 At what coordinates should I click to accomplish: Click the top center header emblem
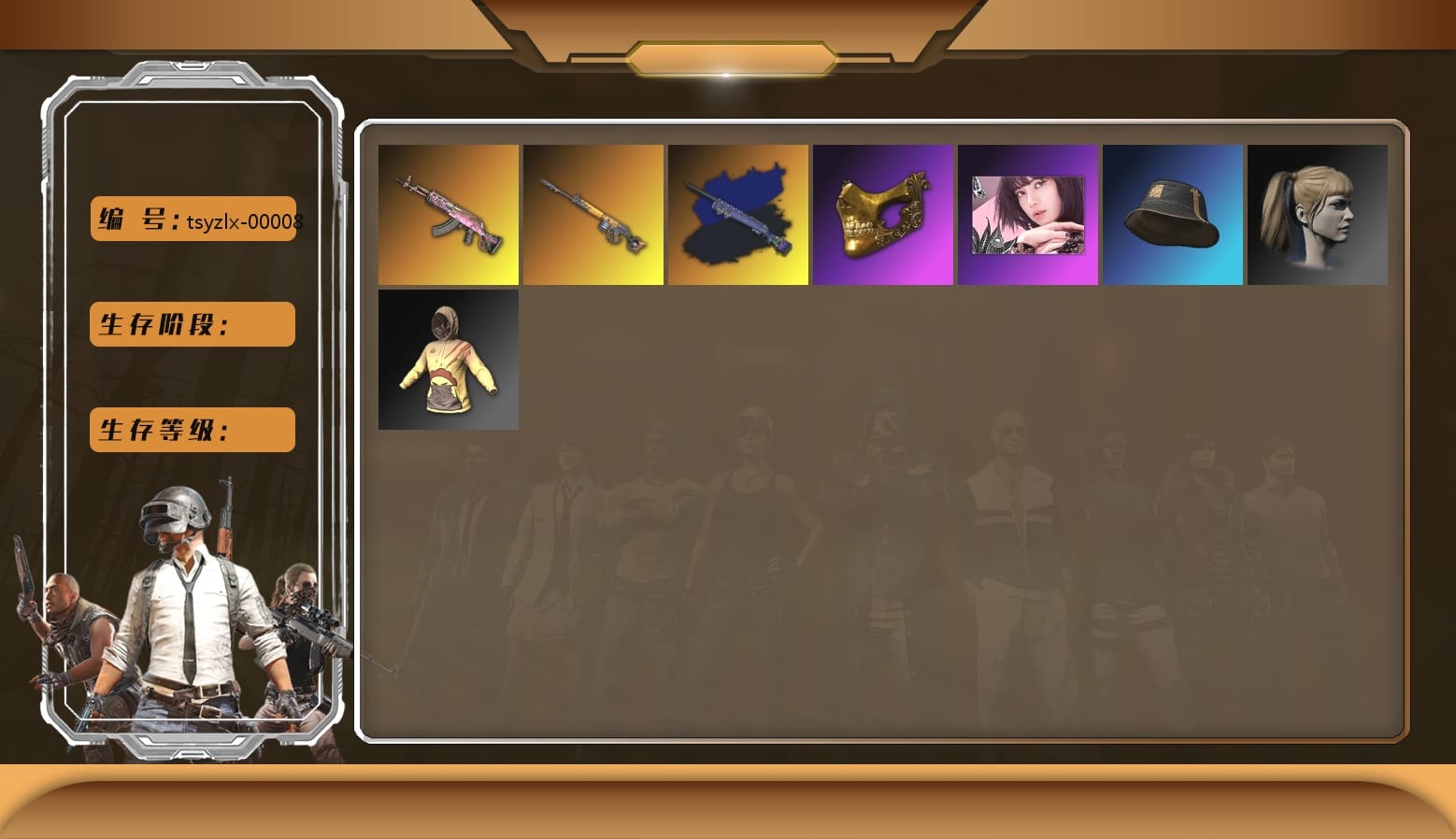click(x=728, y=56)
